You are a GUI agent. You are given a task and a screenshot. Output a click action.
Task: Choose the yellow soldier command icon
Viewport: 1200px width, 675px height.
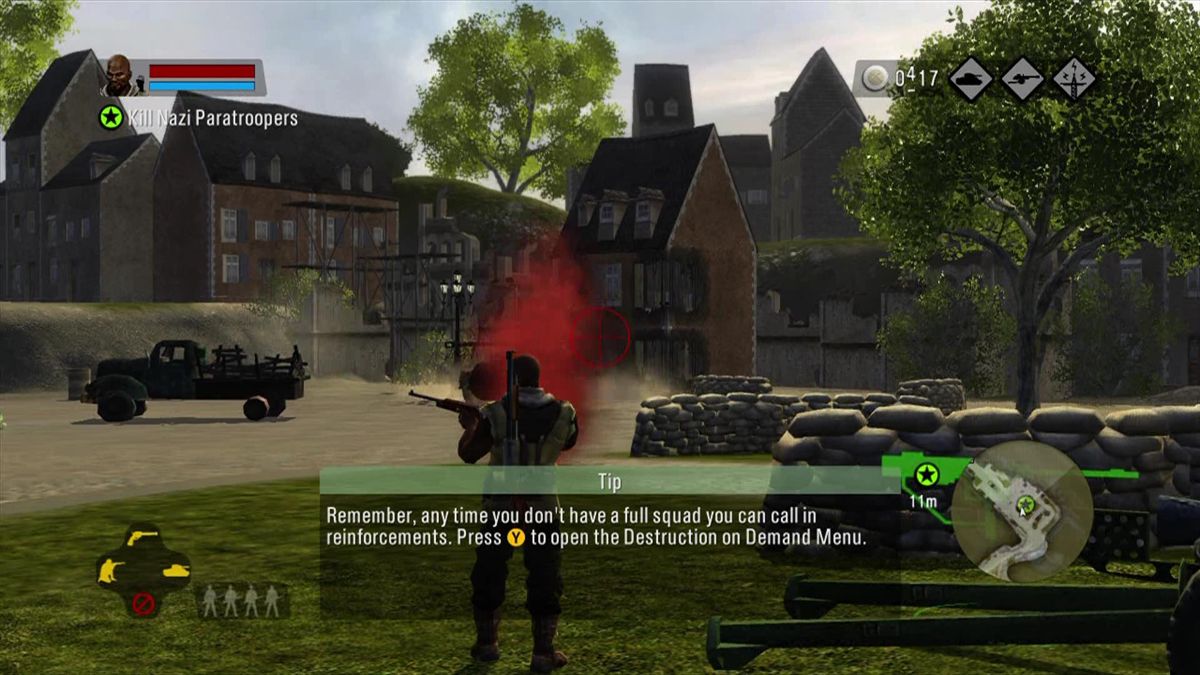click(111, 572)
